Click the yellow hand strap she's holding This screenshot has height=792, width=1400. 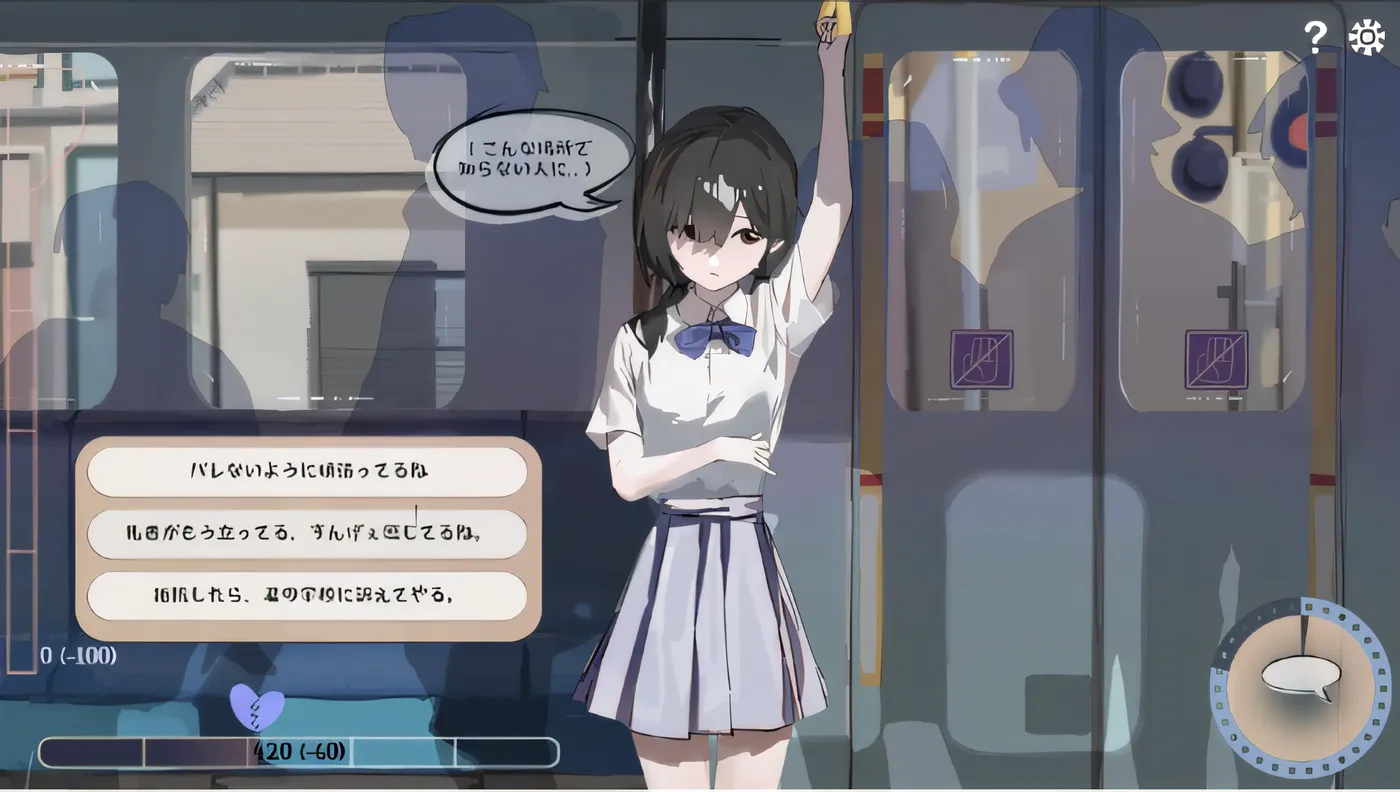(x=832, y=22)
